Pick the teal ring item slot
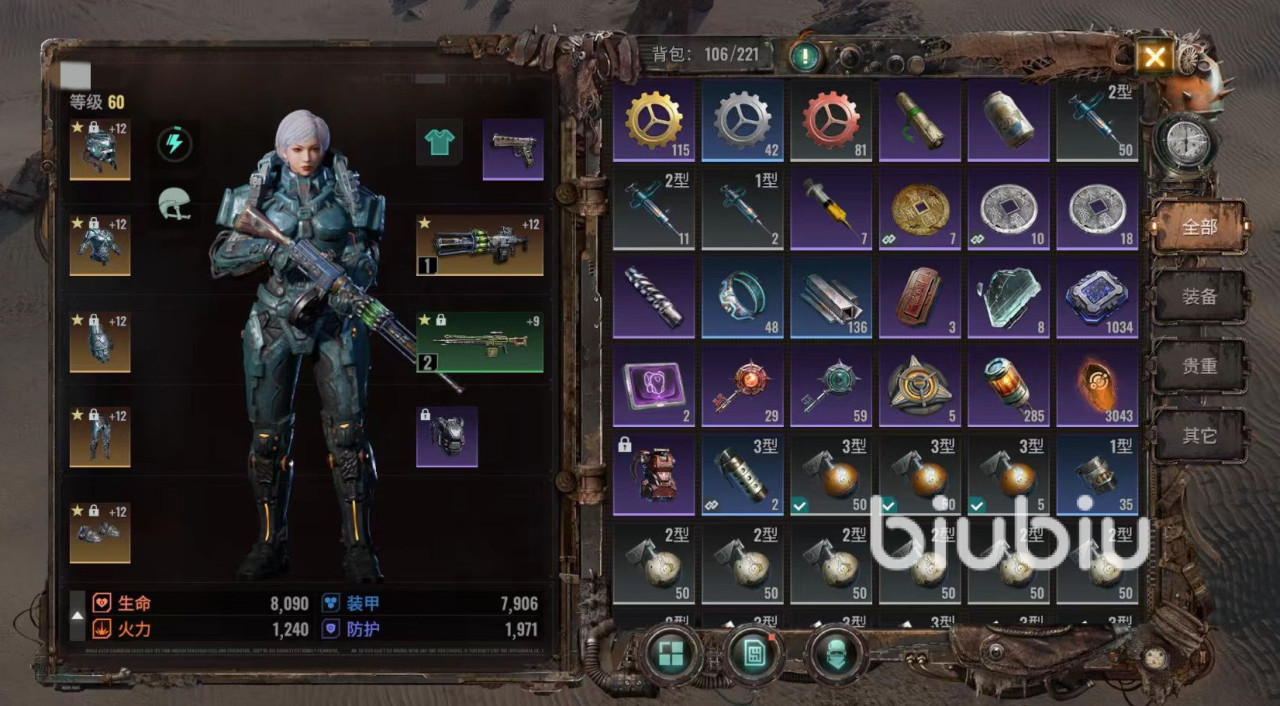 click(x=742, y=297)
